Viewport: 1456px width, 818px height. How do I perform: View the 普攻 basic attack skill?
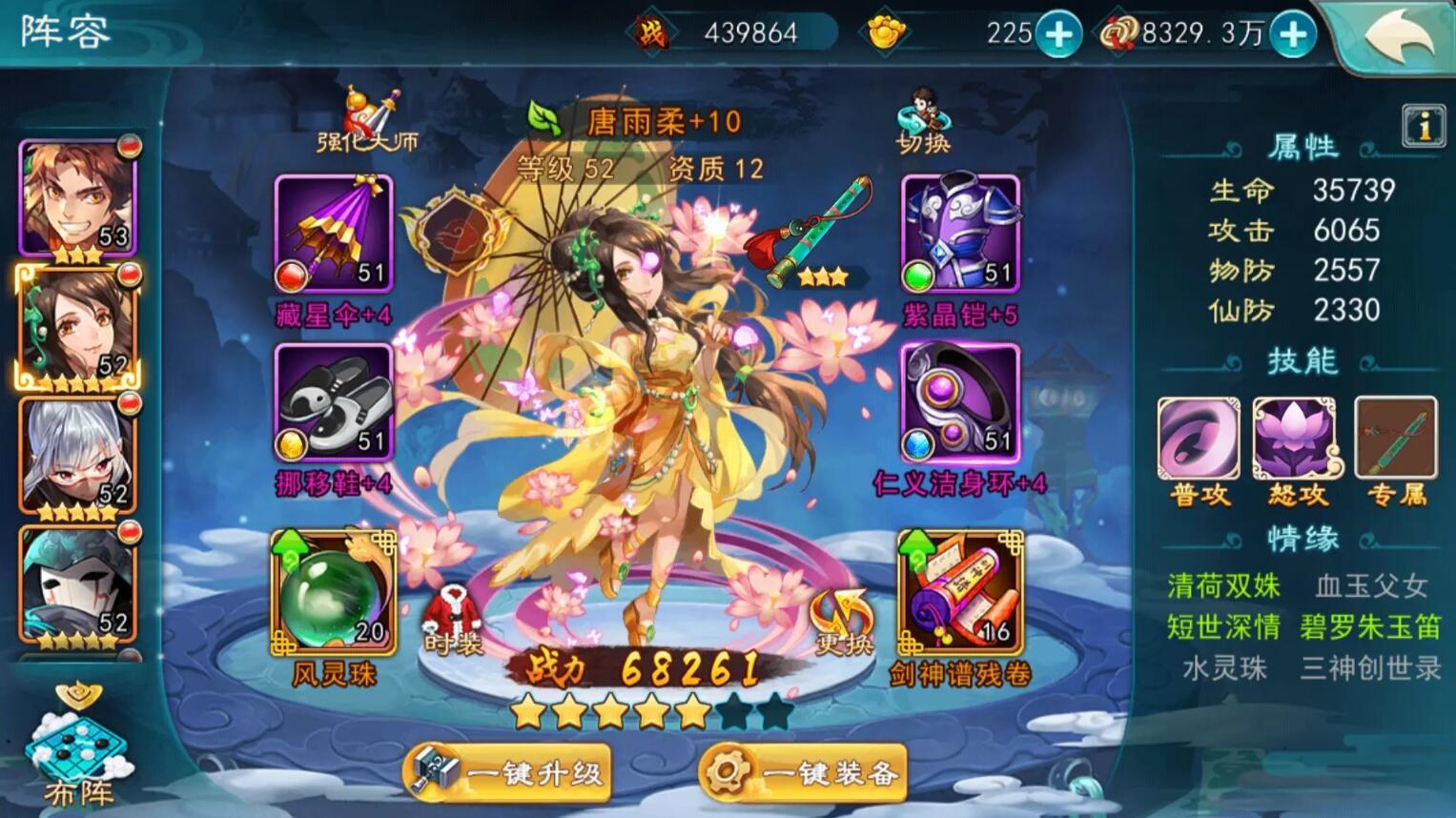click(1199, 440)
